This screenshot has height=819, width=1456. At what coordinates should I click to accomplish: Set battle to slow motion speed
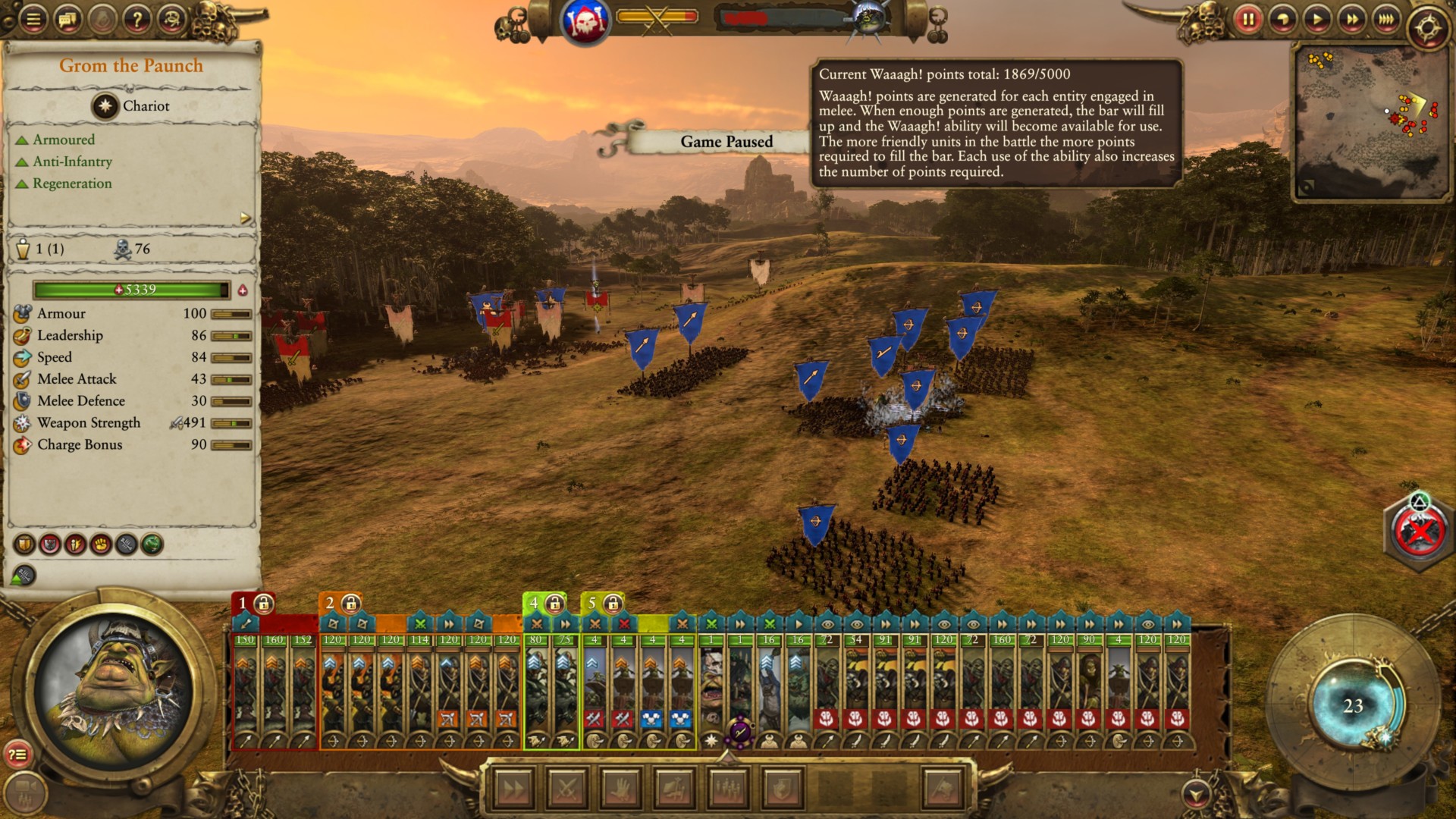coord(1282,19)
